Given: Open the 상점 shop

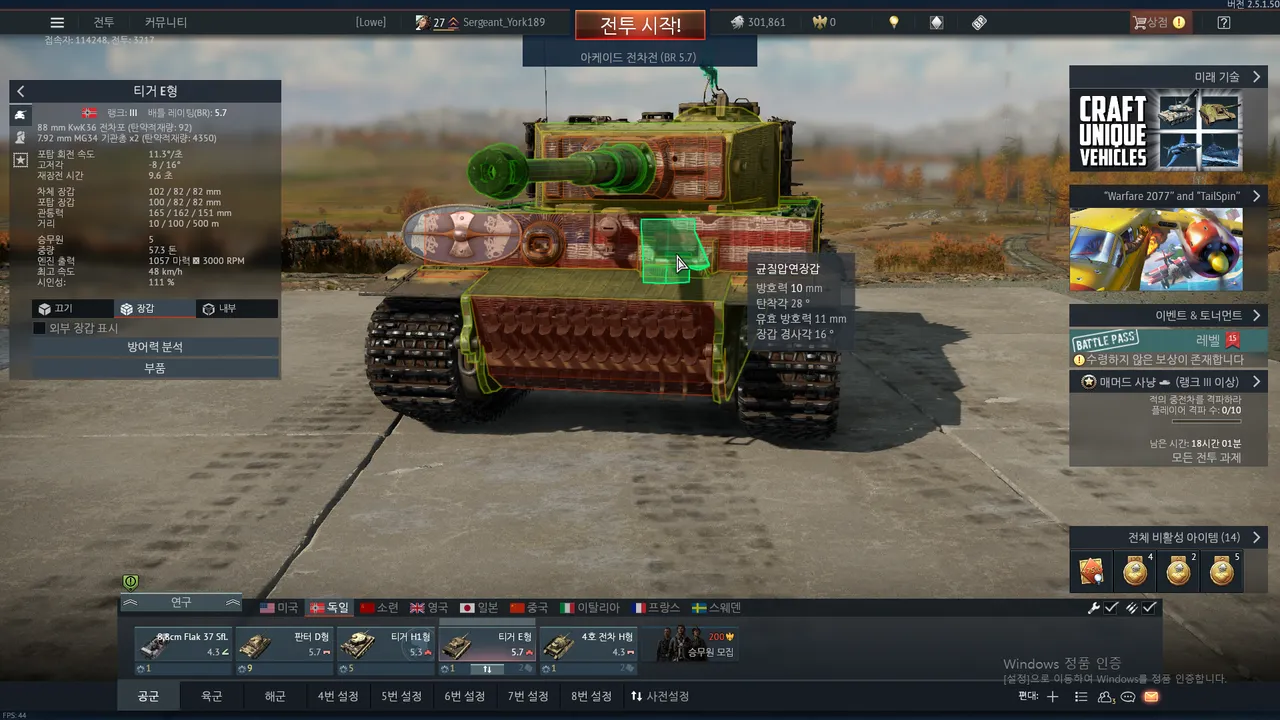Looking at the screenshot, I should 1158,23.
